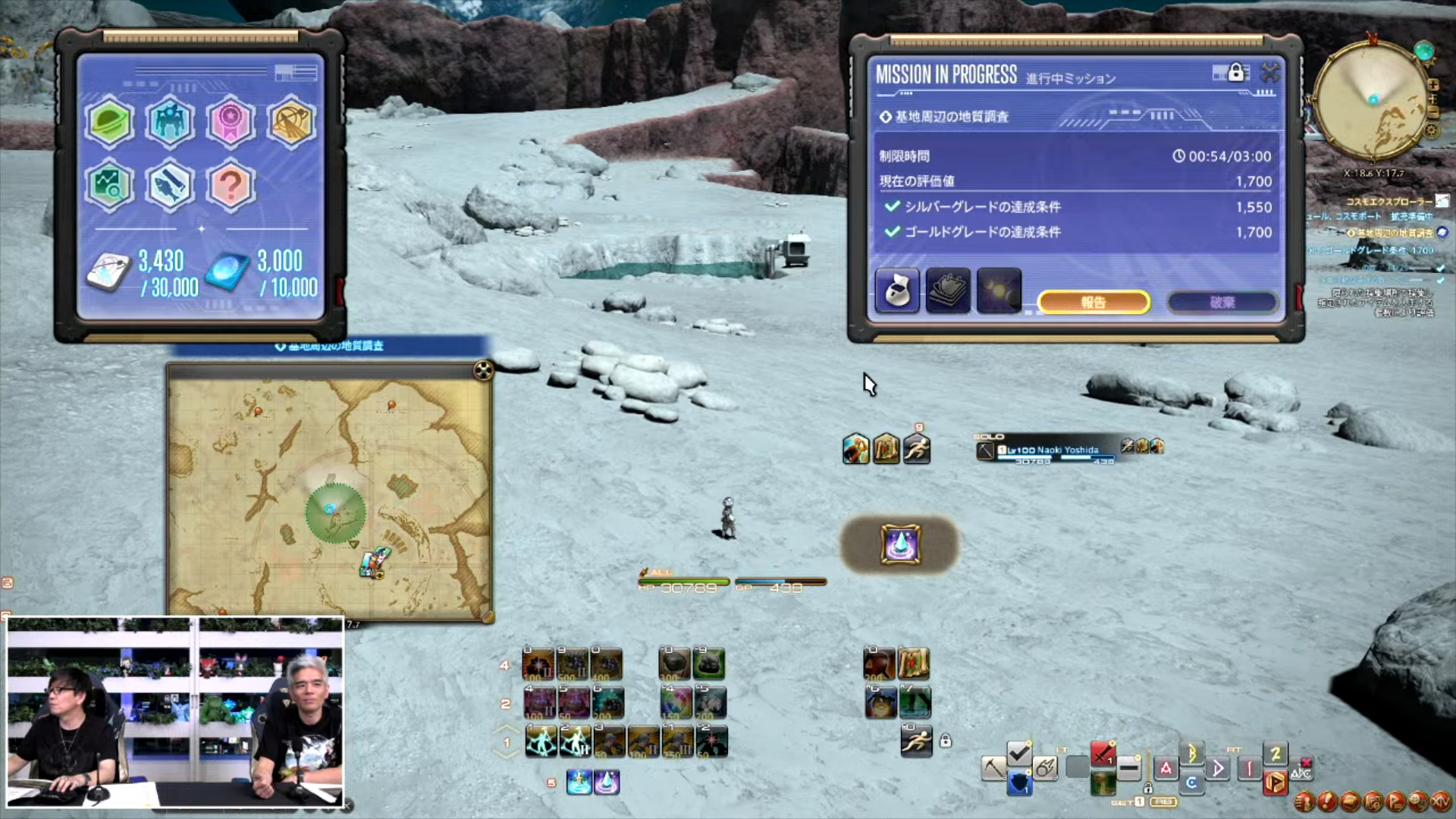Open the red XIV system menu button

pos(1440,801)
